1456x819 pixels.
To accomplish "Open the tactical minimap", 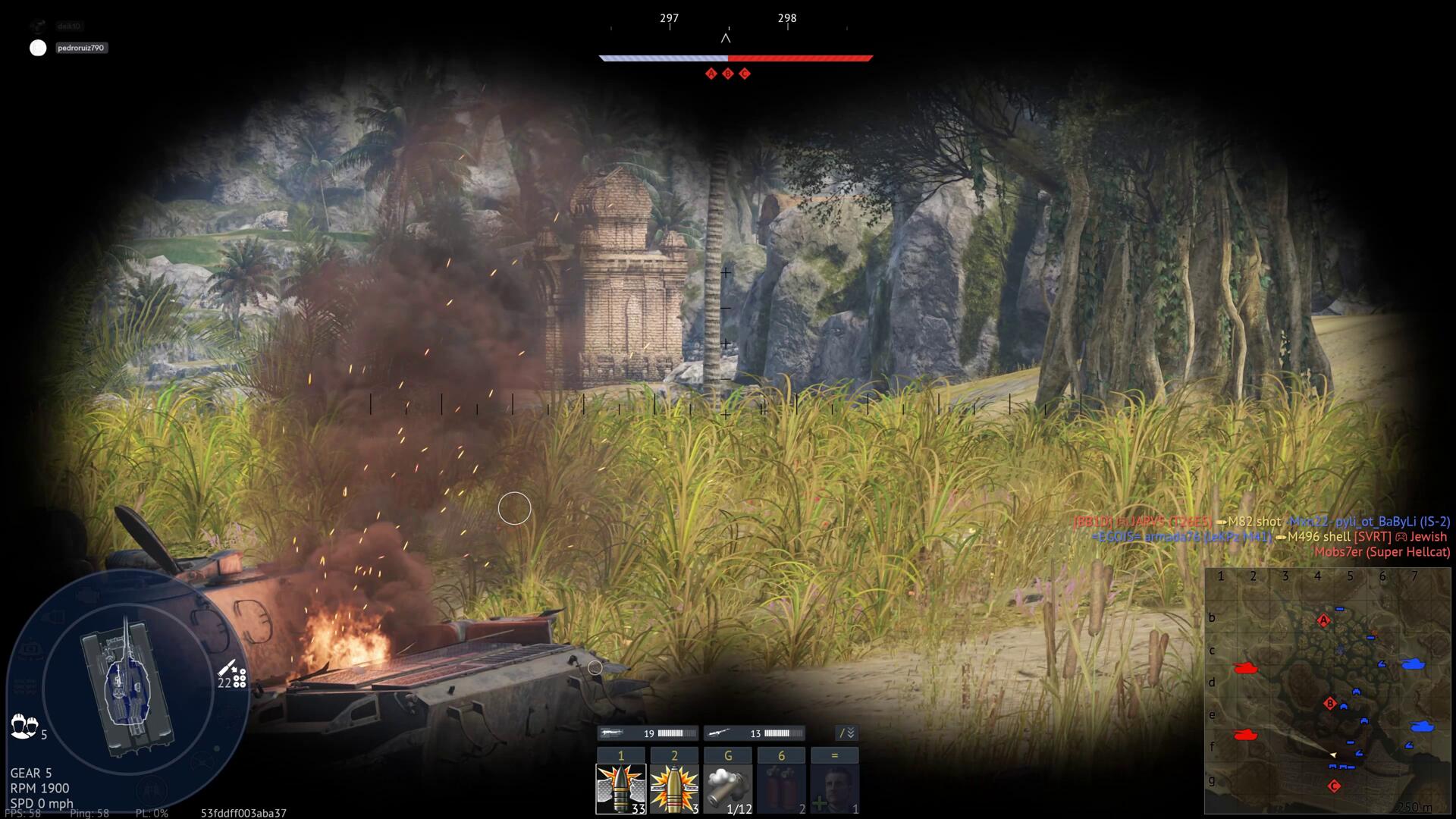I will (x=1327, y=690).
